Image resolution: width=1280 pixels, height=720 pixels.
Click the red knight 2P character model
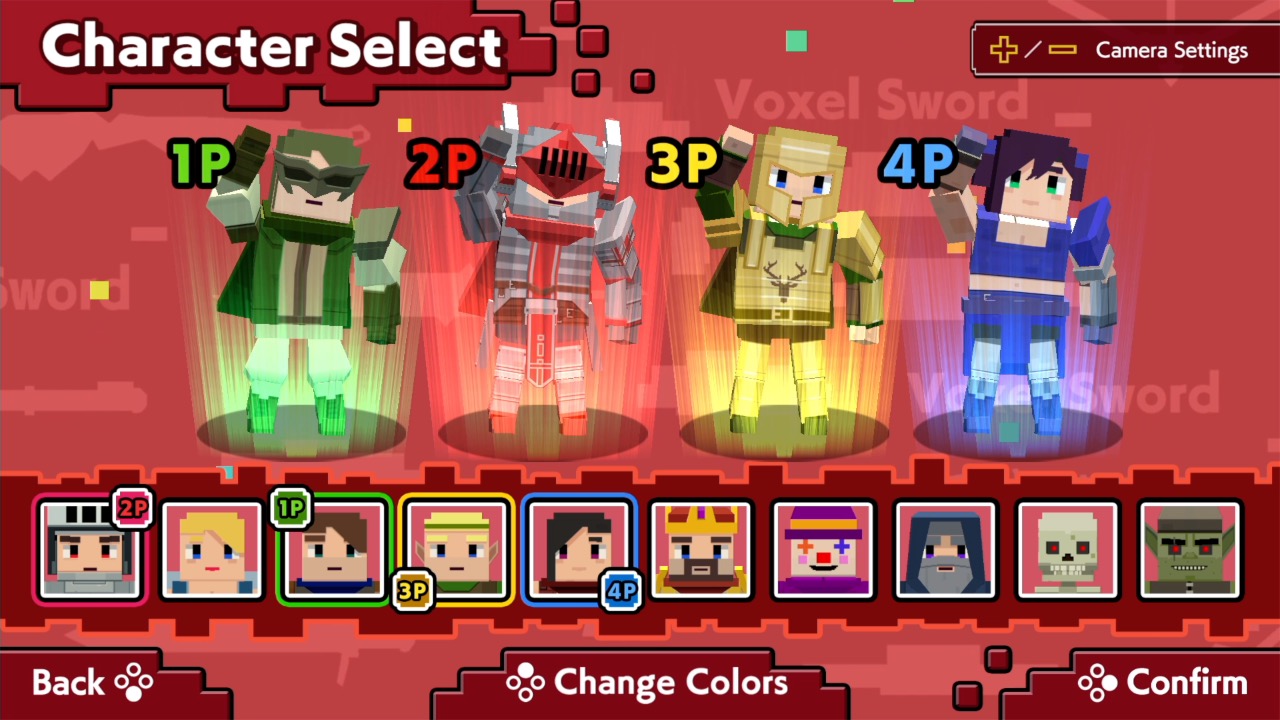[545, 280]
